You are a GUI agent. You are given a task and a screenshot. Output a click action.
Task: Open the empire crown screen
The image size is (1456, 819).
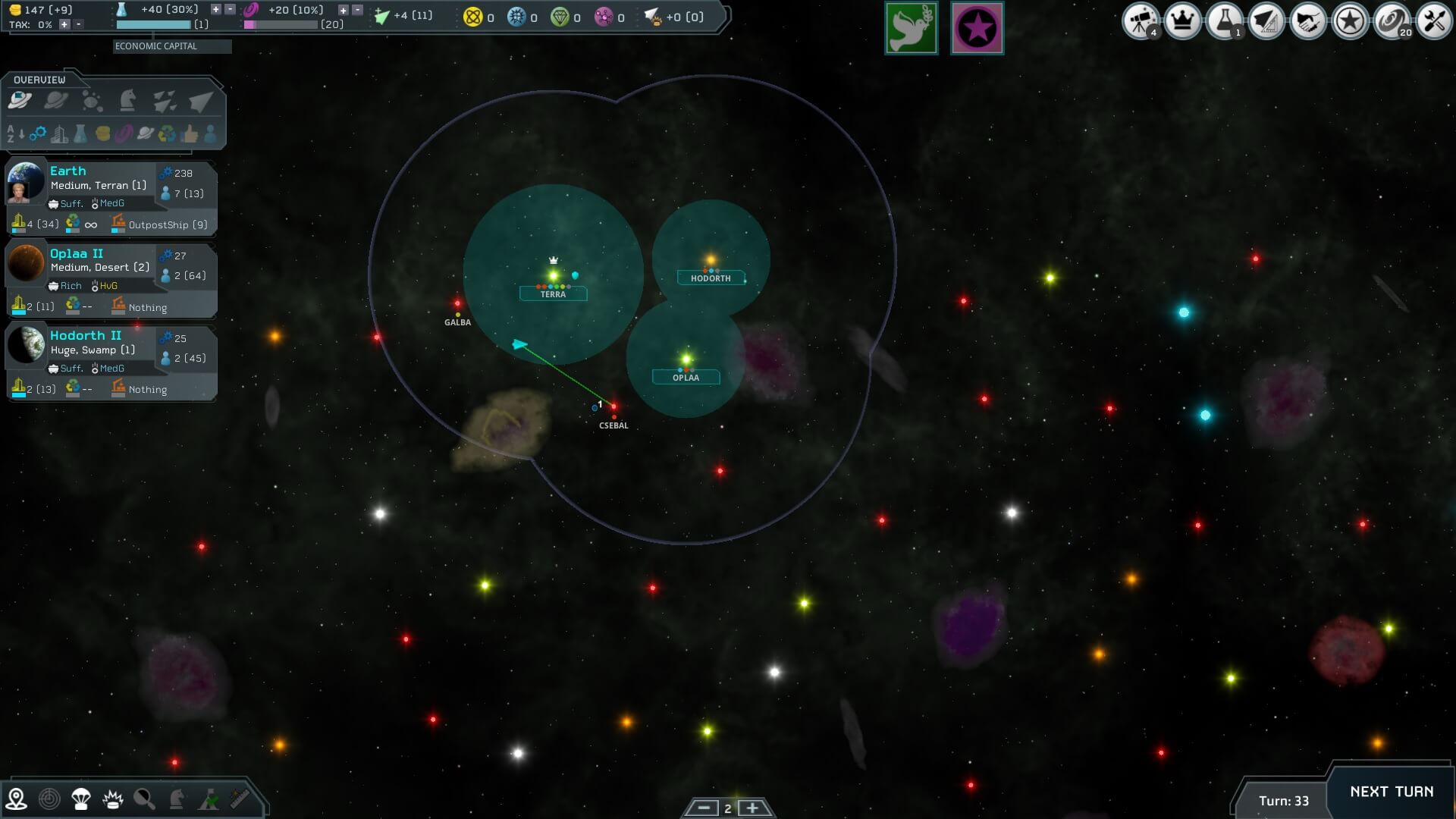click(x=1182, y=20)
